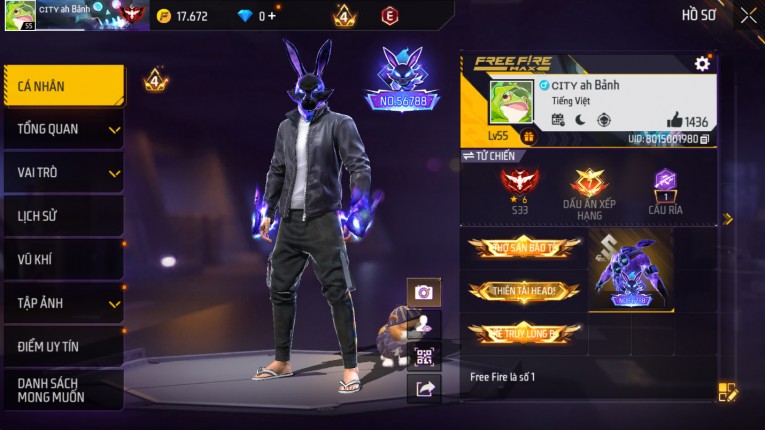
Task: Open DANH SÁCH MONG MUỐN tab
Action: (63, 390)
